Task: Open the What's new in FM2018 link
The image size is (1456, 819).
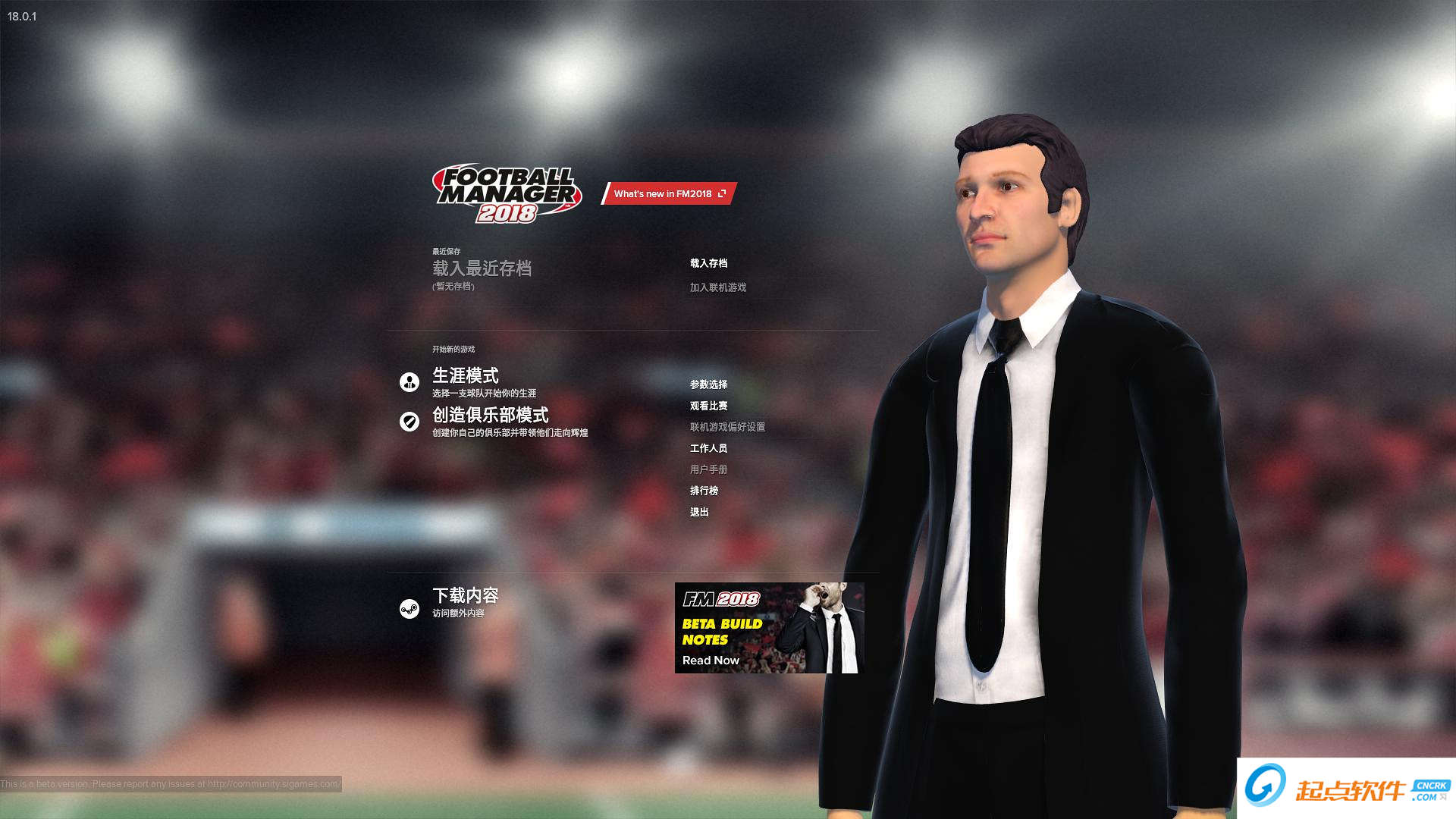Action: (x=669, y=193)
